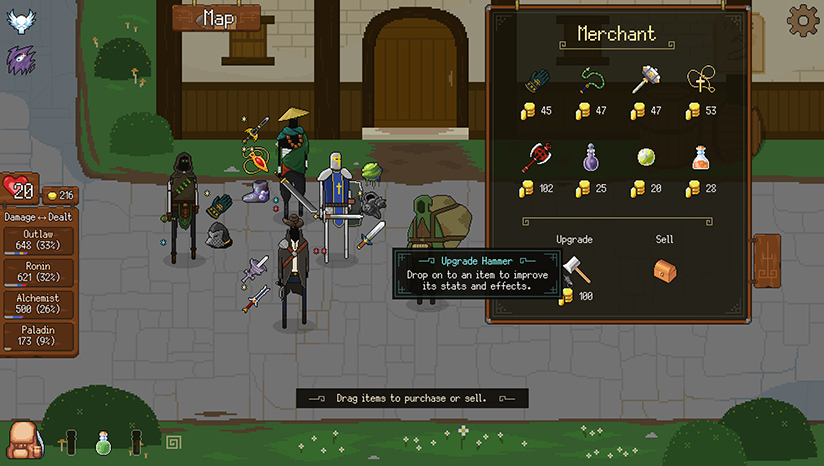Select the purple potion for 25 gold
Screen dimensions: 824x466
590,158
